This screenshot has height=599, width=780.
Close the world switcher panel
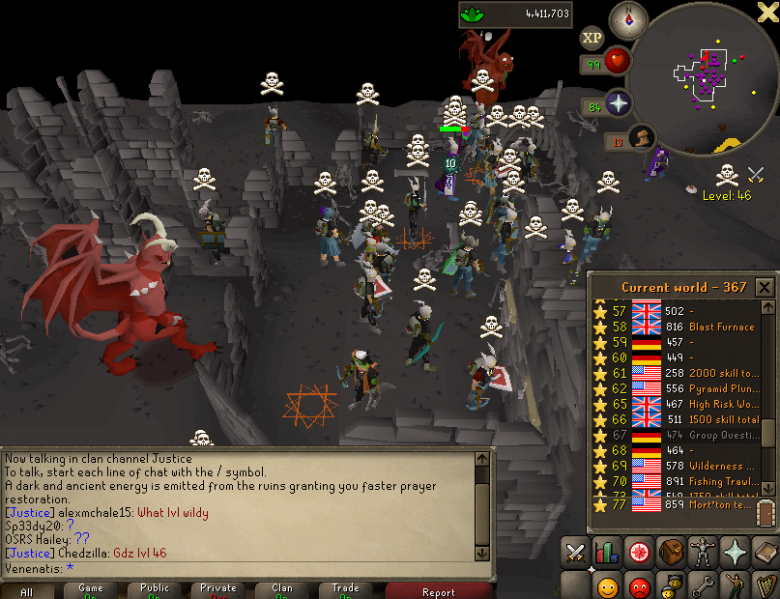pyautogui.click(x=765, y=288)
